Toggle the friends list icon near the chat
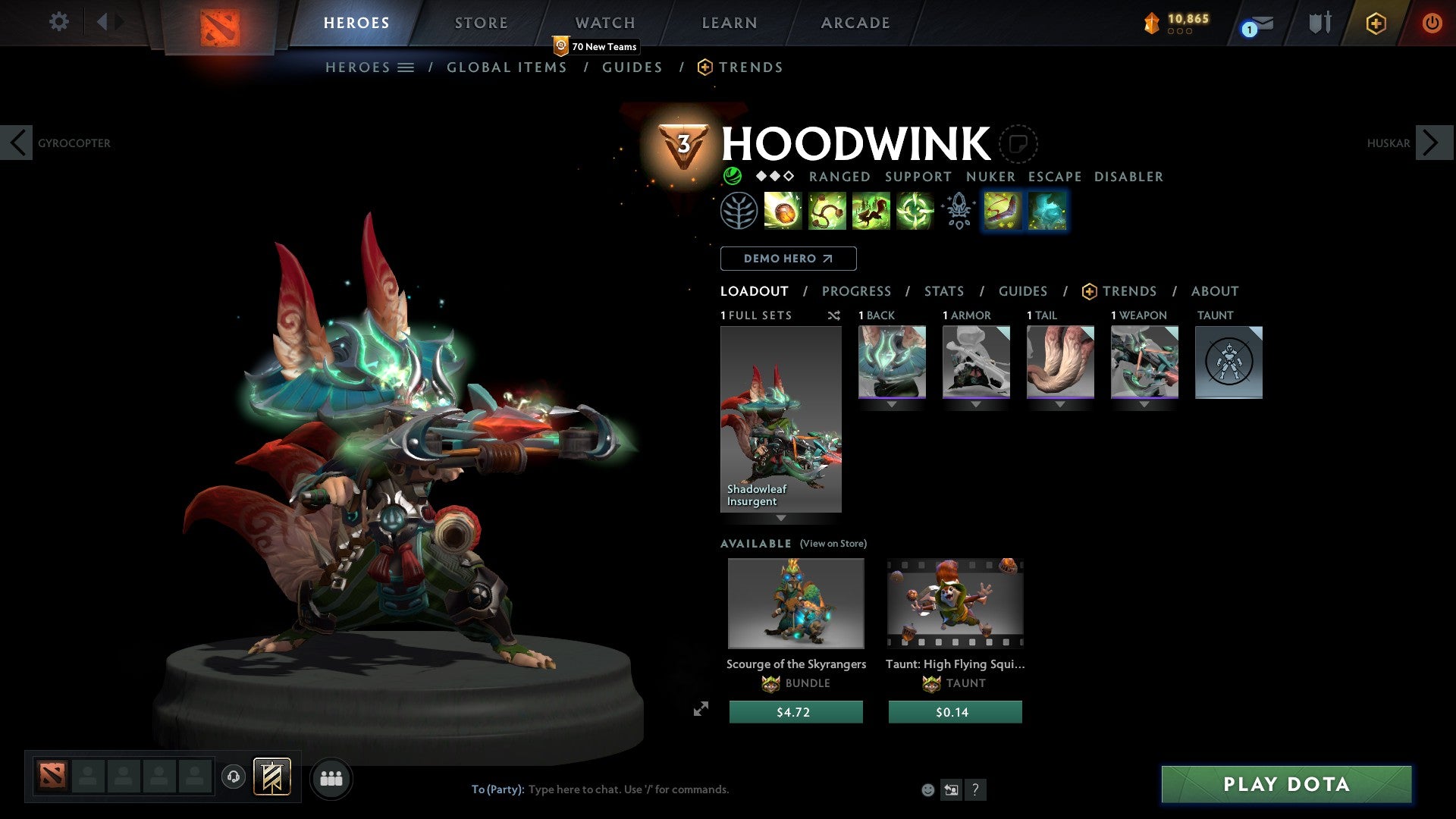 pos(331,778)
